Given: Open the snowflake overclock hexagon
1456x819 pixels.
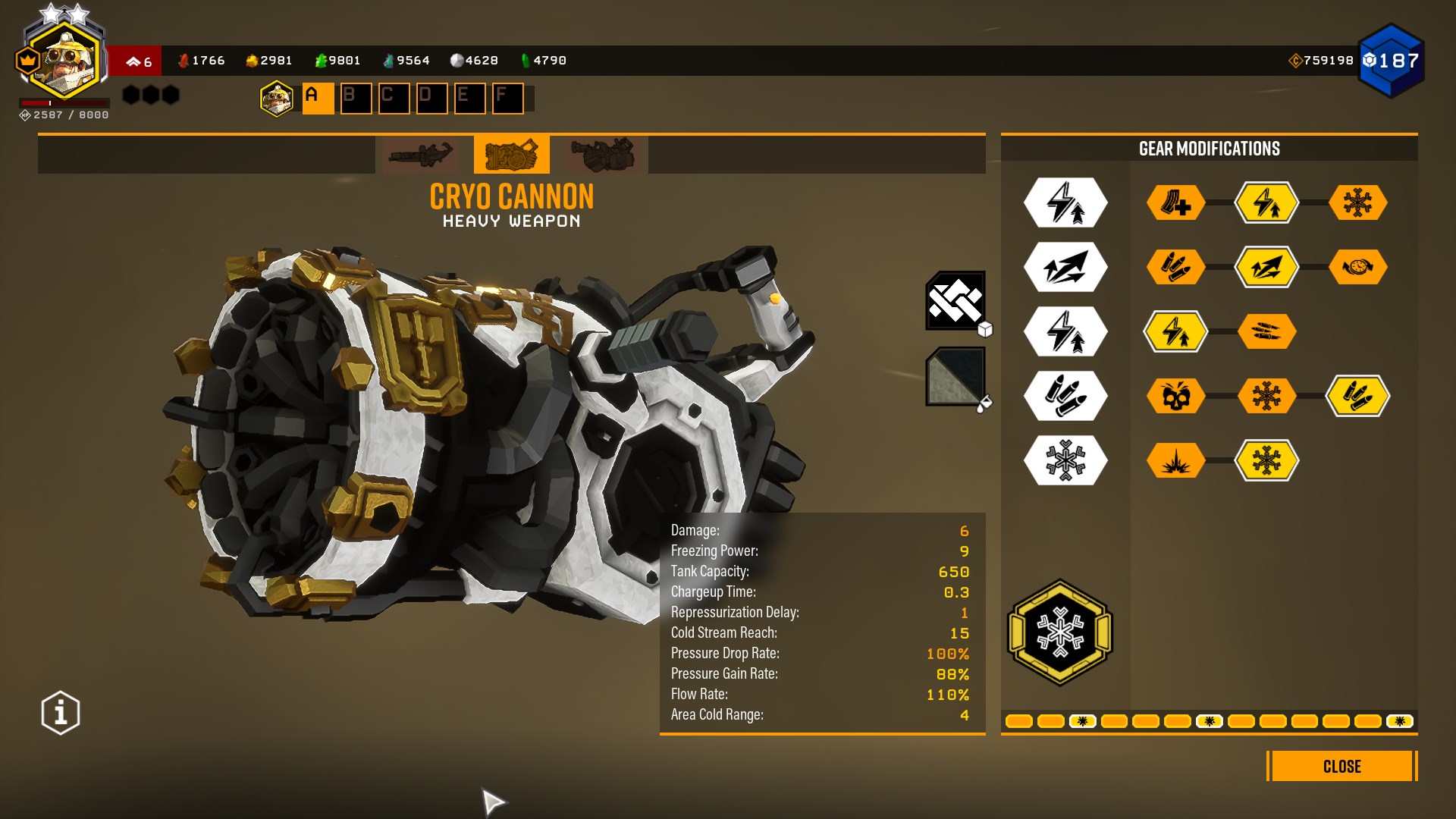Looking at the screenshot, I should [x=1060, y=632].
